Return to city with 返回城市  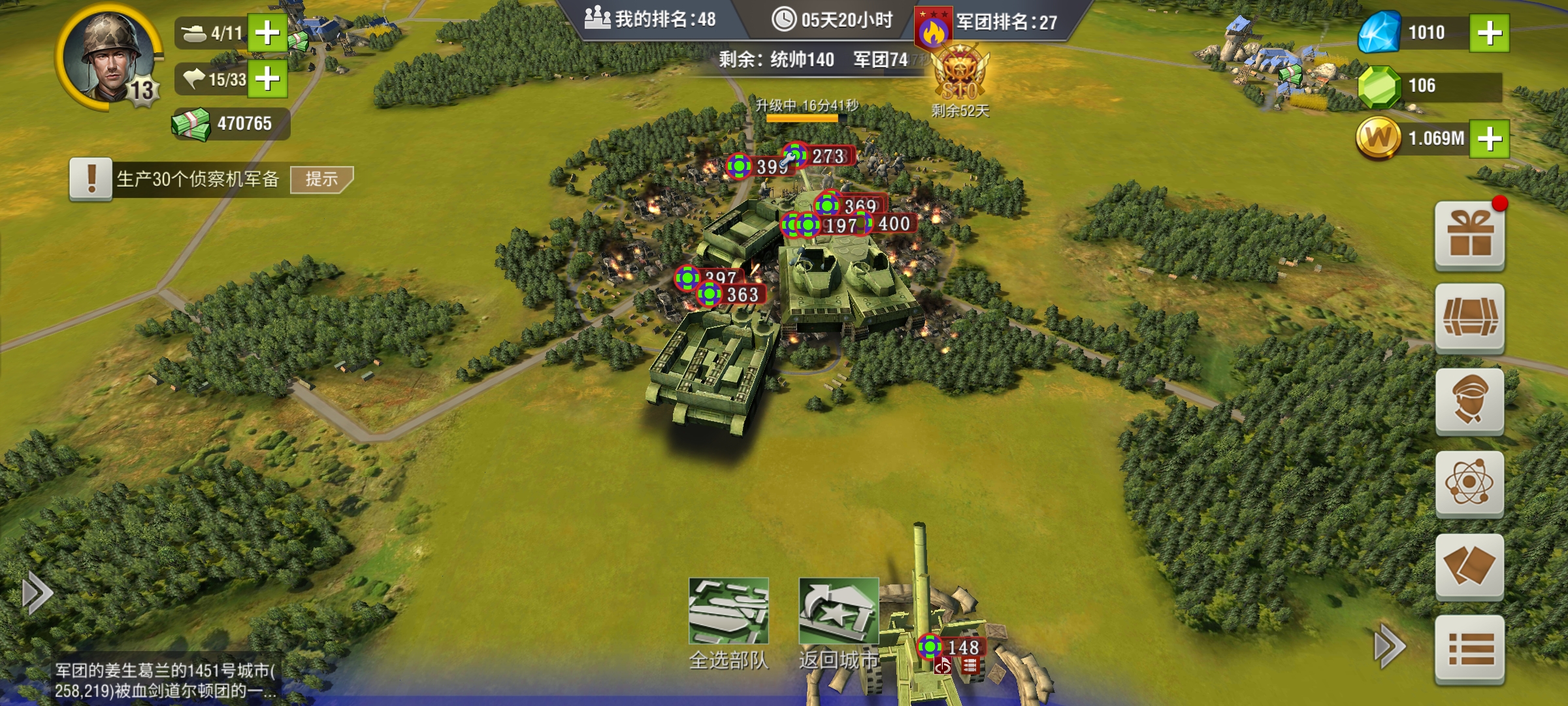coord(838,621)
